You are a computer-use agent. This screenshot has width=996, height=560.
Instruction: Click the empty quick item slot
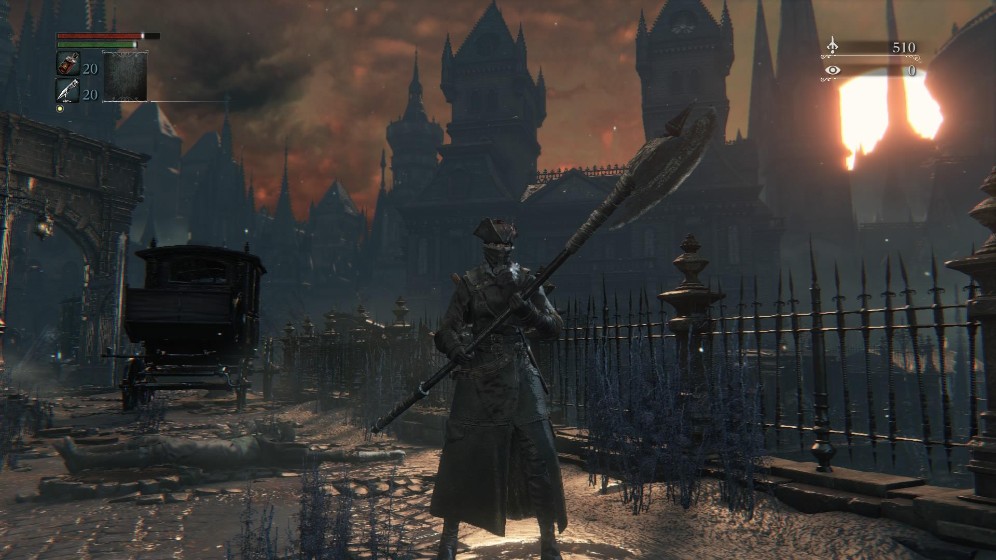click(x=126, y=77)
